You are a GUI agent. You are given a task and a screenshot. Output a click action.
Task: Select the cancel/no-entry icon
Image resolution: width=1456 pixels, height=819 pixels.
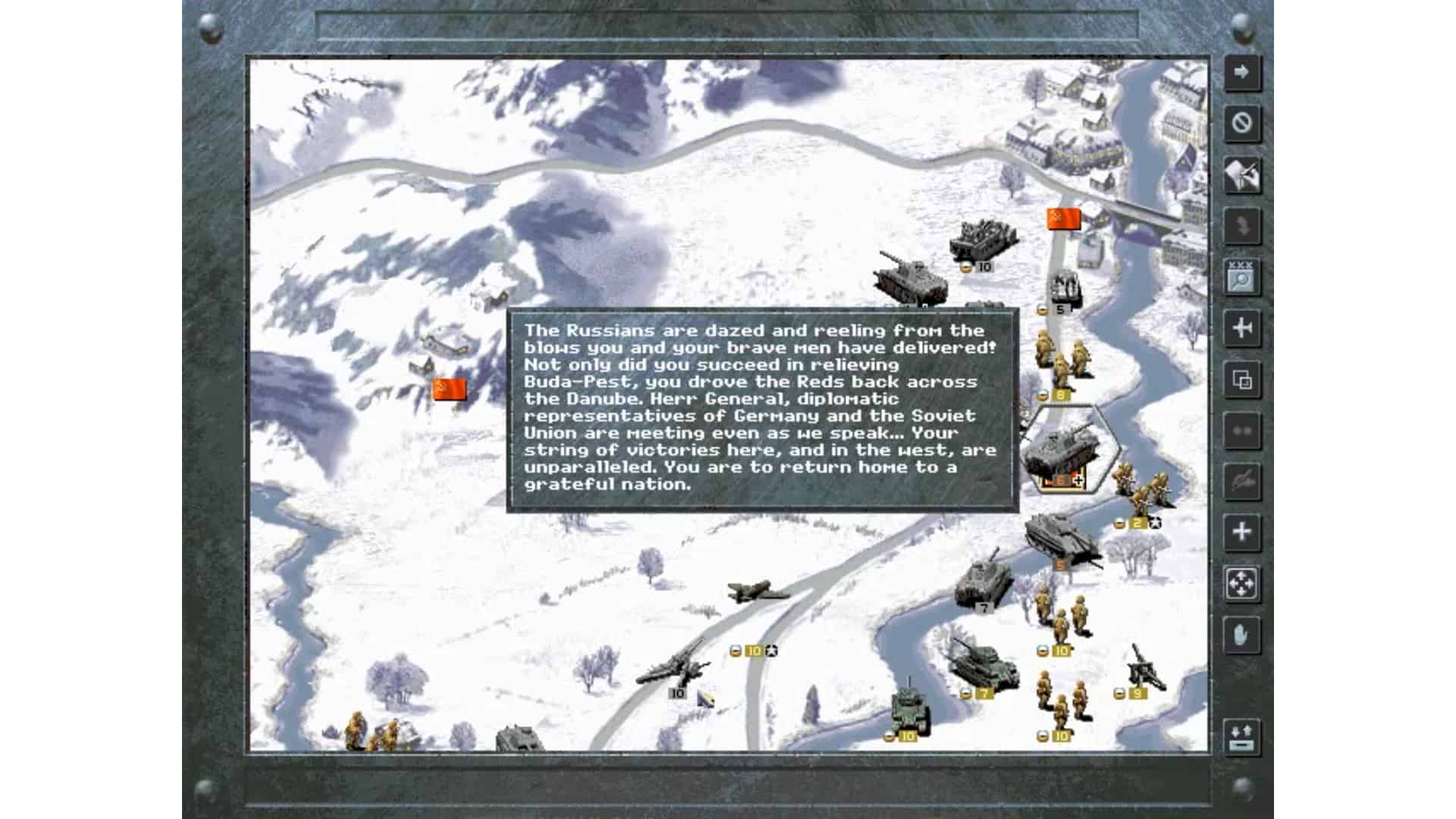tap(1242, 124)
